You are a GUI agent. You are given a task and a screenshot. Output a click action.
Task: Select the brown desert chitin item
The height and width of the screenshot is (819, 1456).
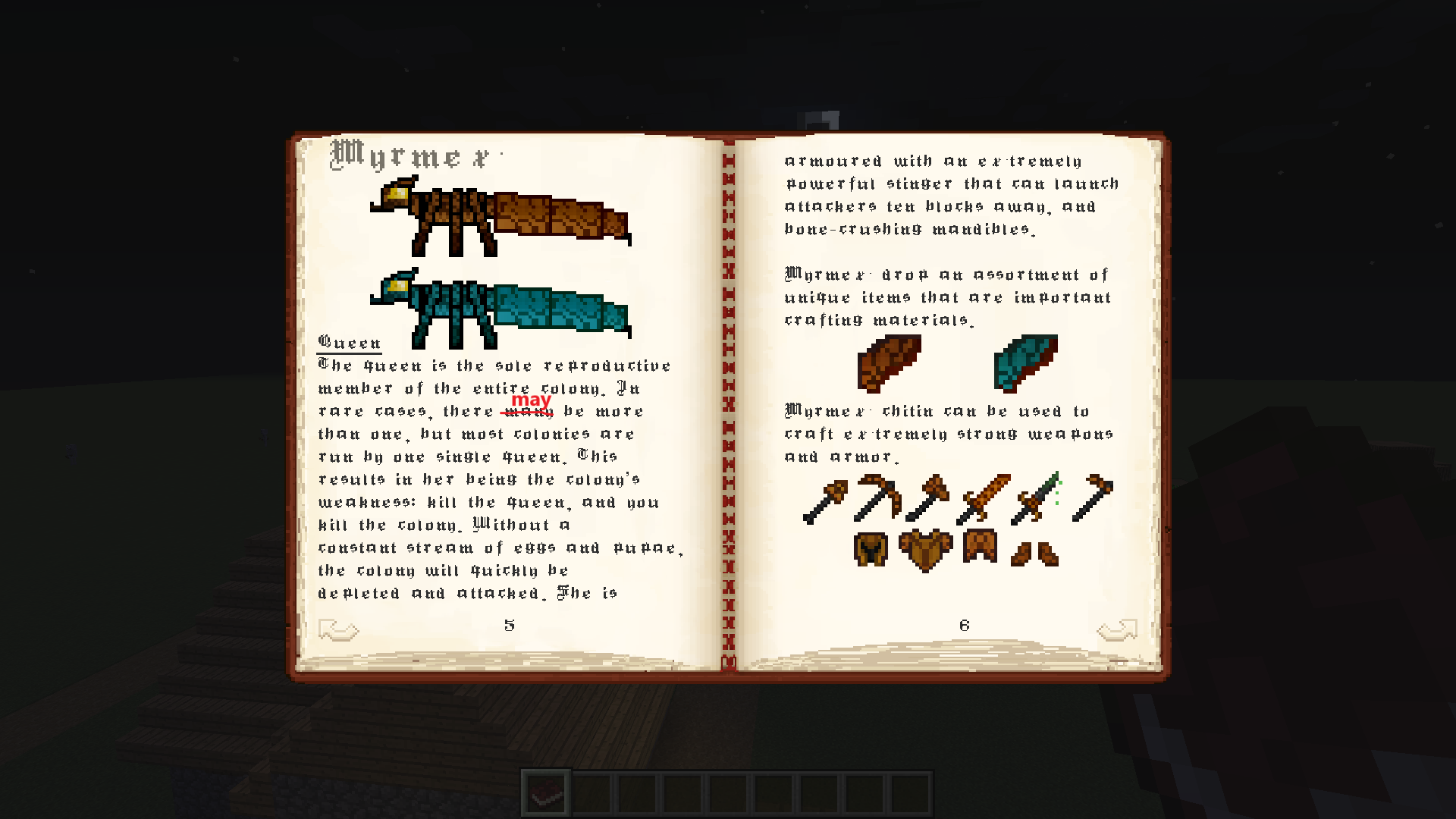pos(889,364)
